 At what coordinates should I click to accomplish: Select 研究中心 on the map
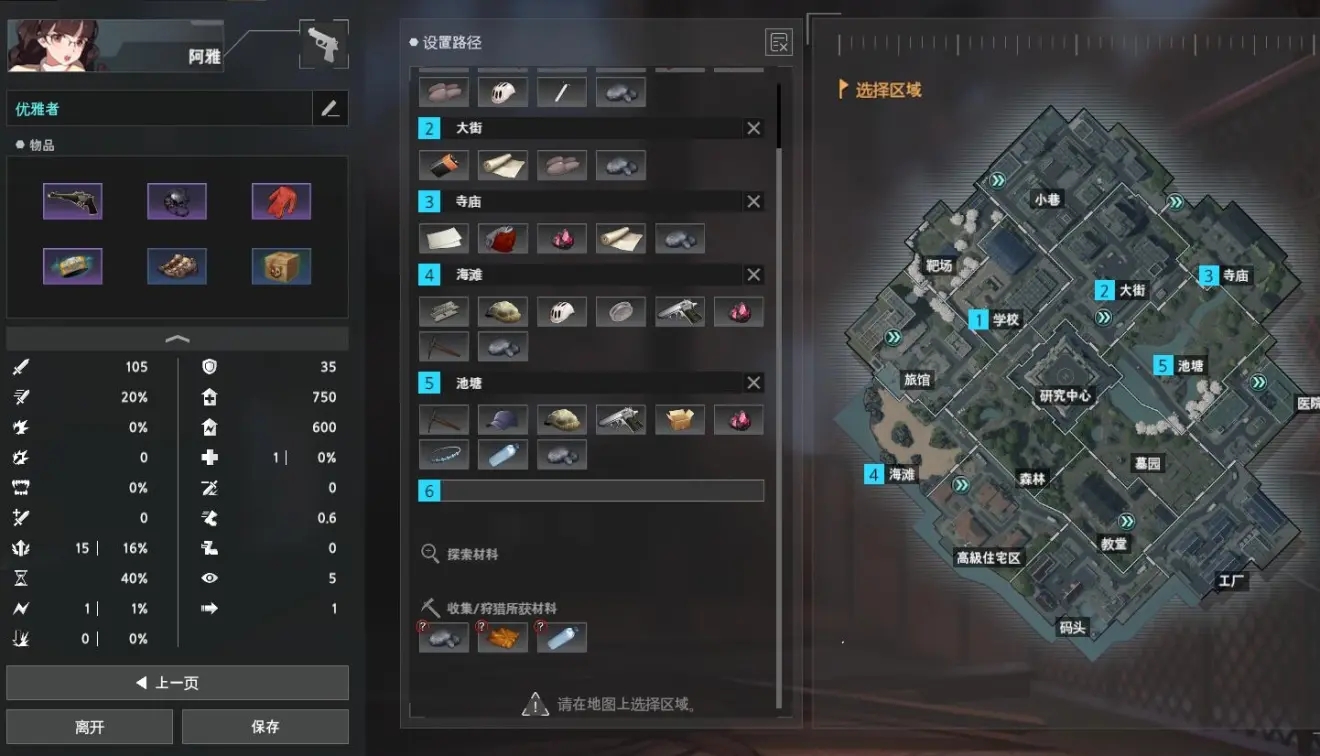1065,395
